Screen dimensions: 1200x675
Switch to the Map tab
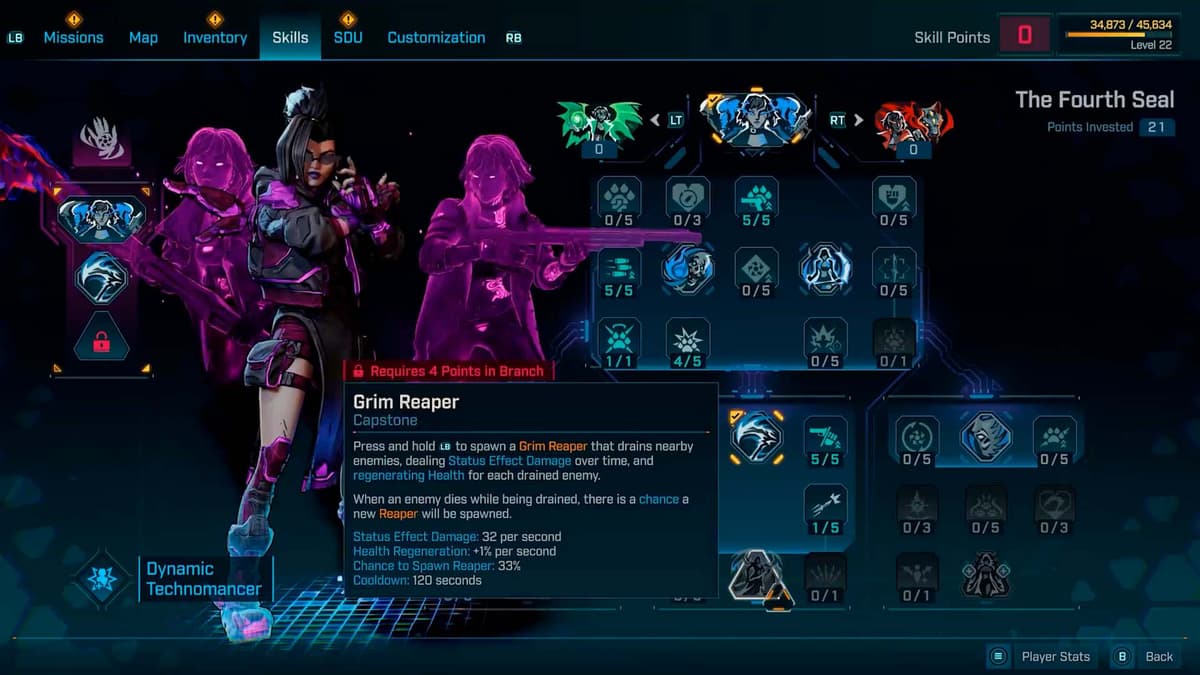pyautogui.click(x=143, y=38)
